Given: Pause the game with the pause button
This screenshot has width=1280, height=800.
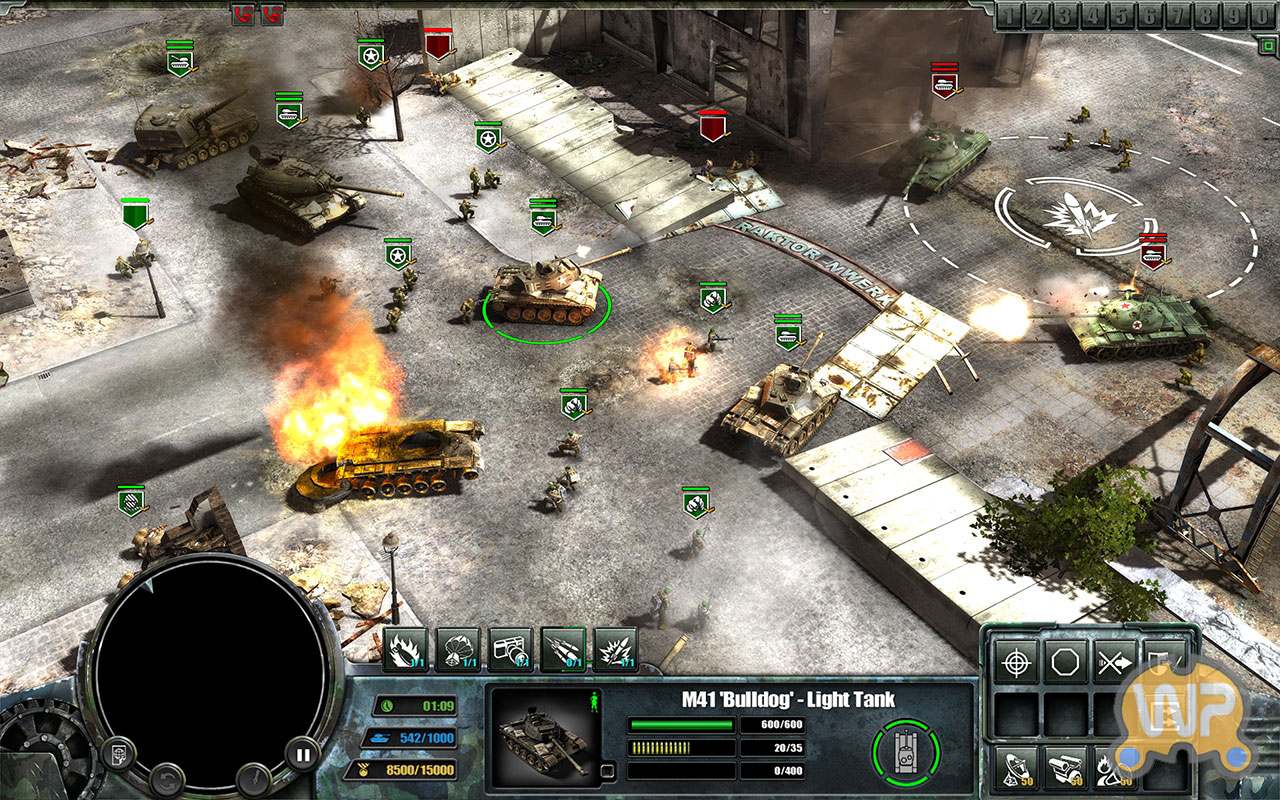Looking at the screenshot, I should point(302,754).
